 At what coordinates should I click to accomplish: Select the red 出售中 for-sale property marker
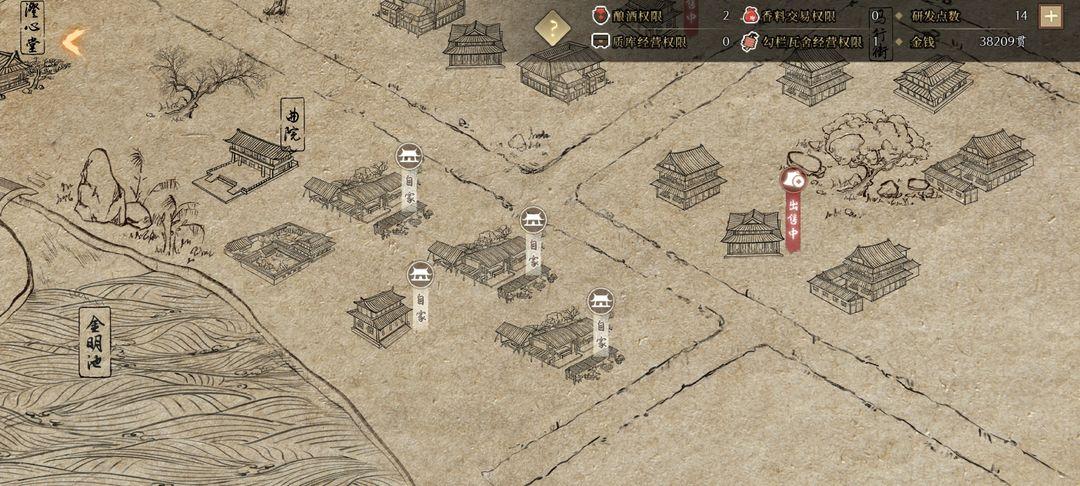click(793, 208)
